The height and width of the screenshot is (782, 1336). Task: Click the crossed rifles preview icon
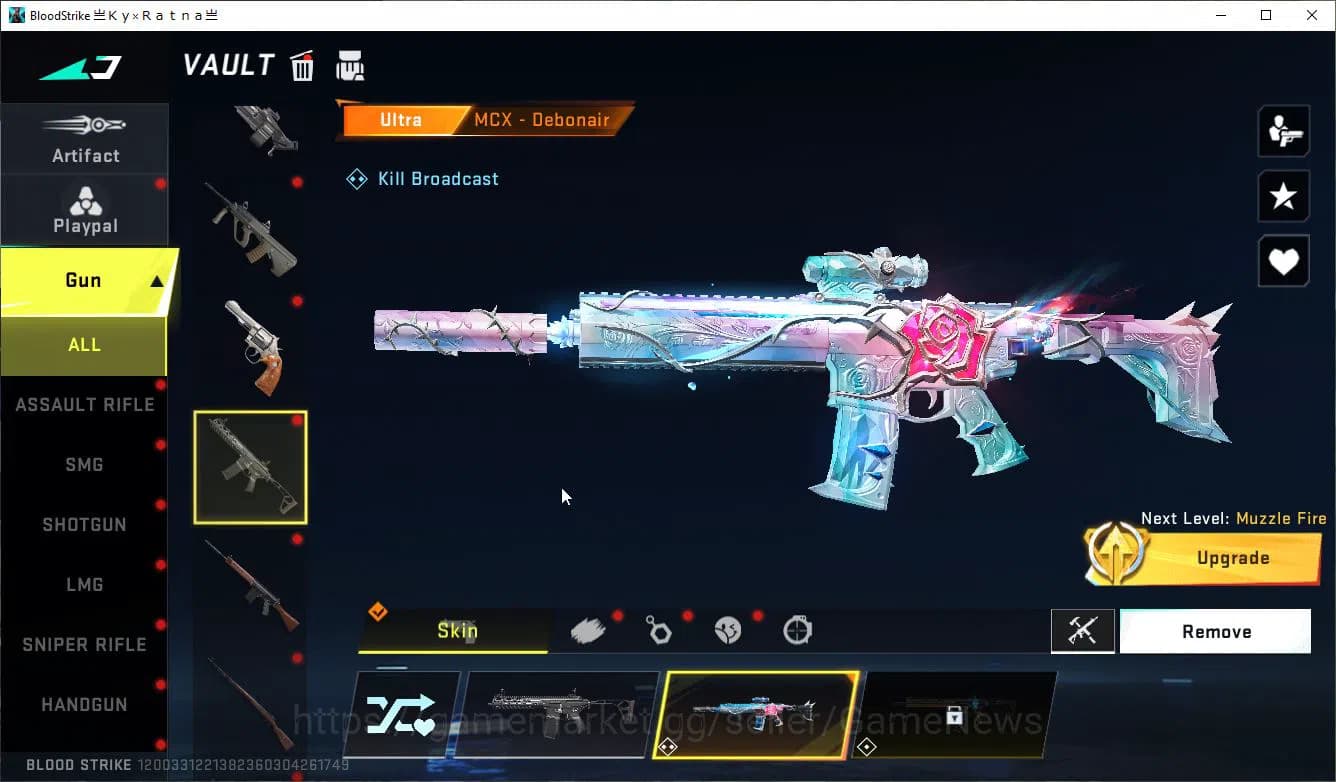click(1083, 630)
